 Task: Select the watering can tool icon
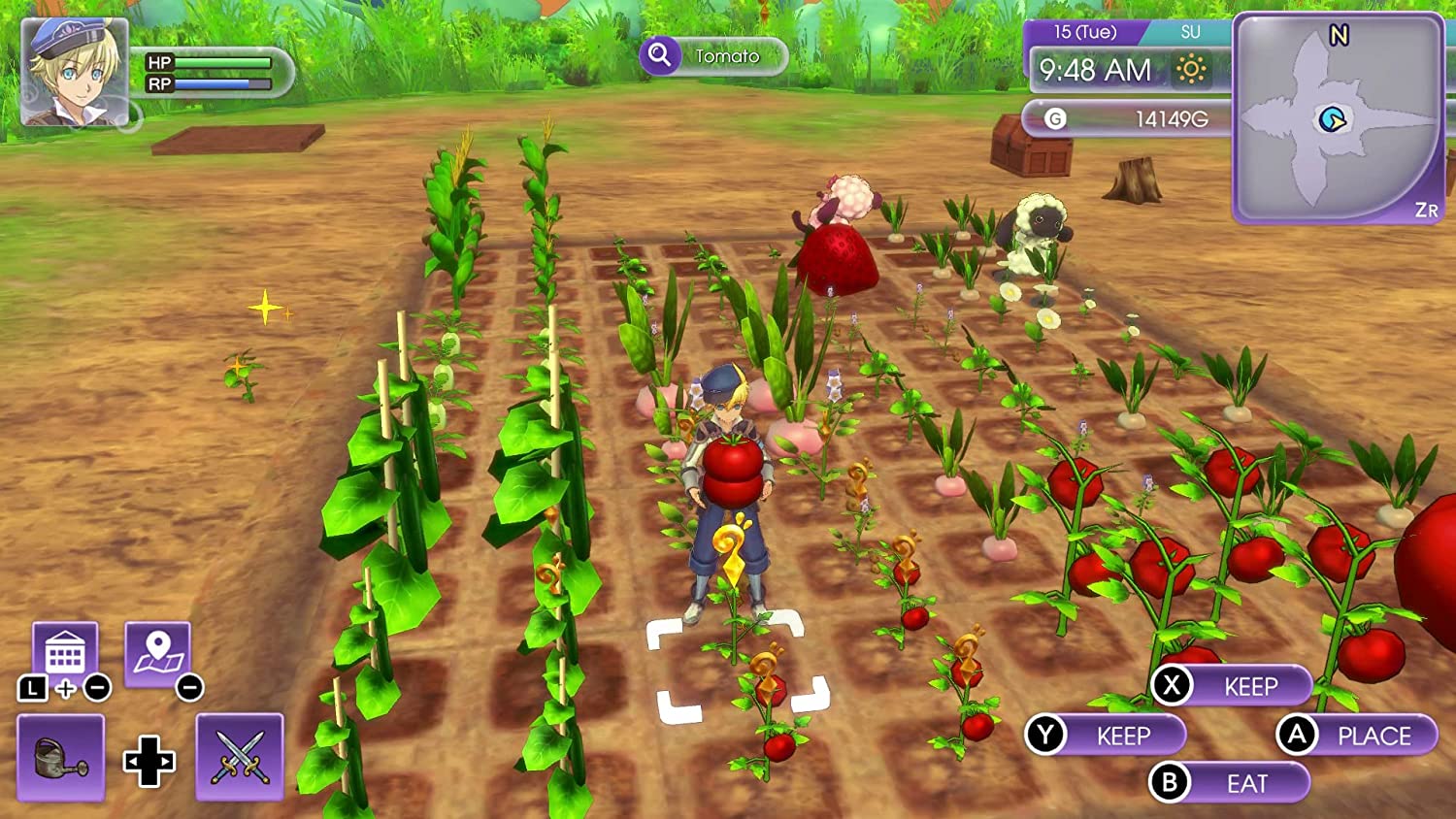(61, 758)
